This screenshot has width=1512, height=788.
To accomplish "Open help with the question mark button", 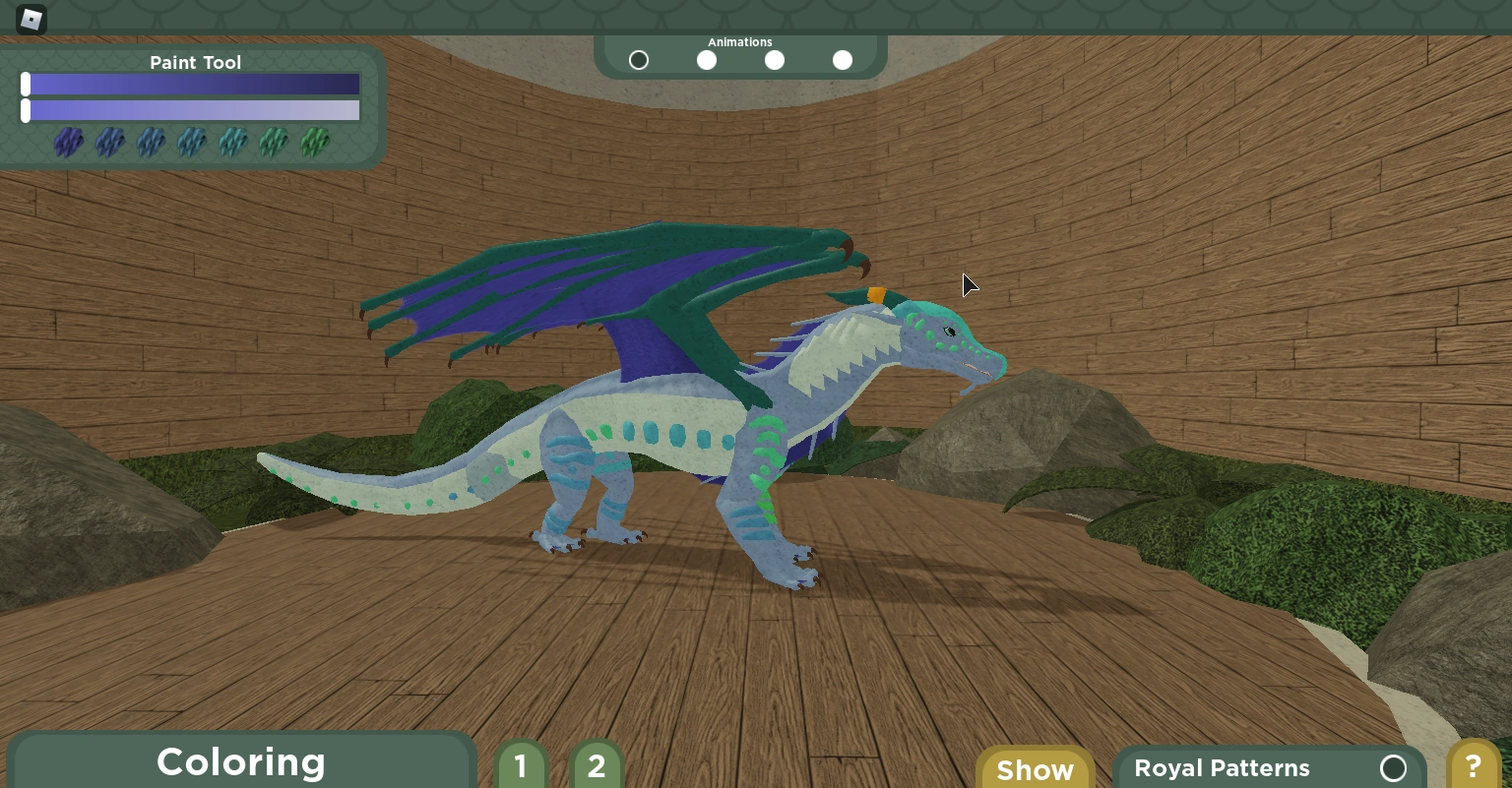I will (x=1473, y=766).
